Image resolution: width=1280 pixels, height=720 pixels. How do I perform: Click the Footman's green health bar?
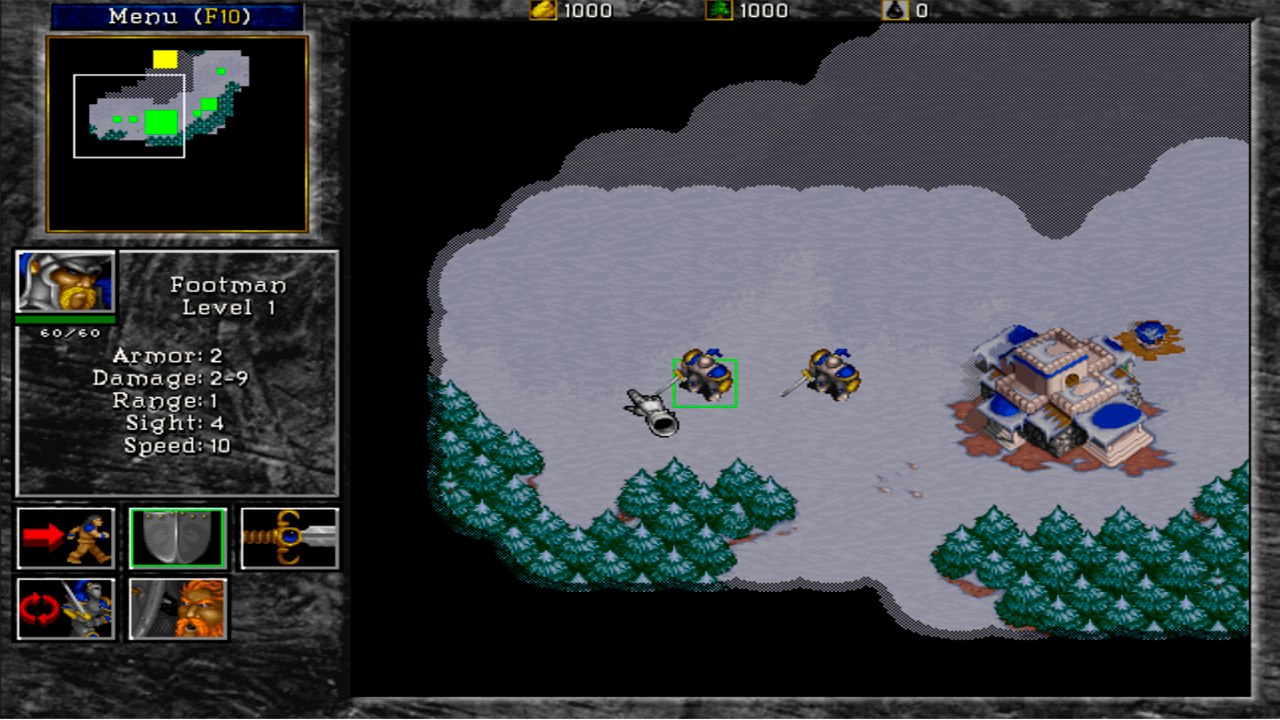(65, 320)
